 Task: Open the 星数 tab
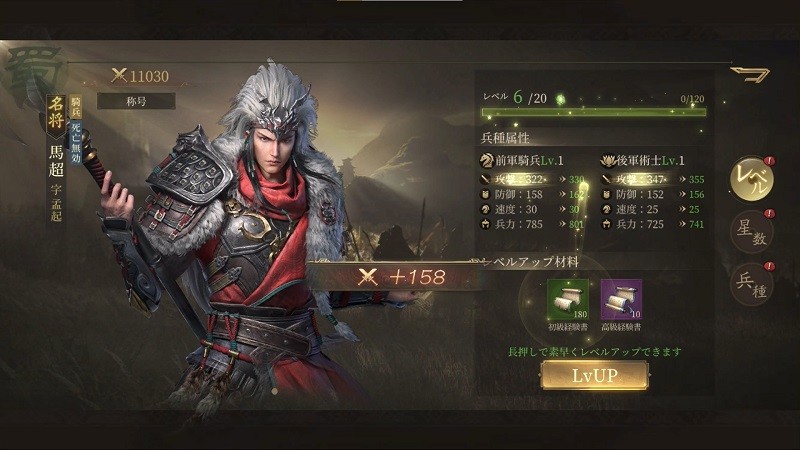coord(750,231)
